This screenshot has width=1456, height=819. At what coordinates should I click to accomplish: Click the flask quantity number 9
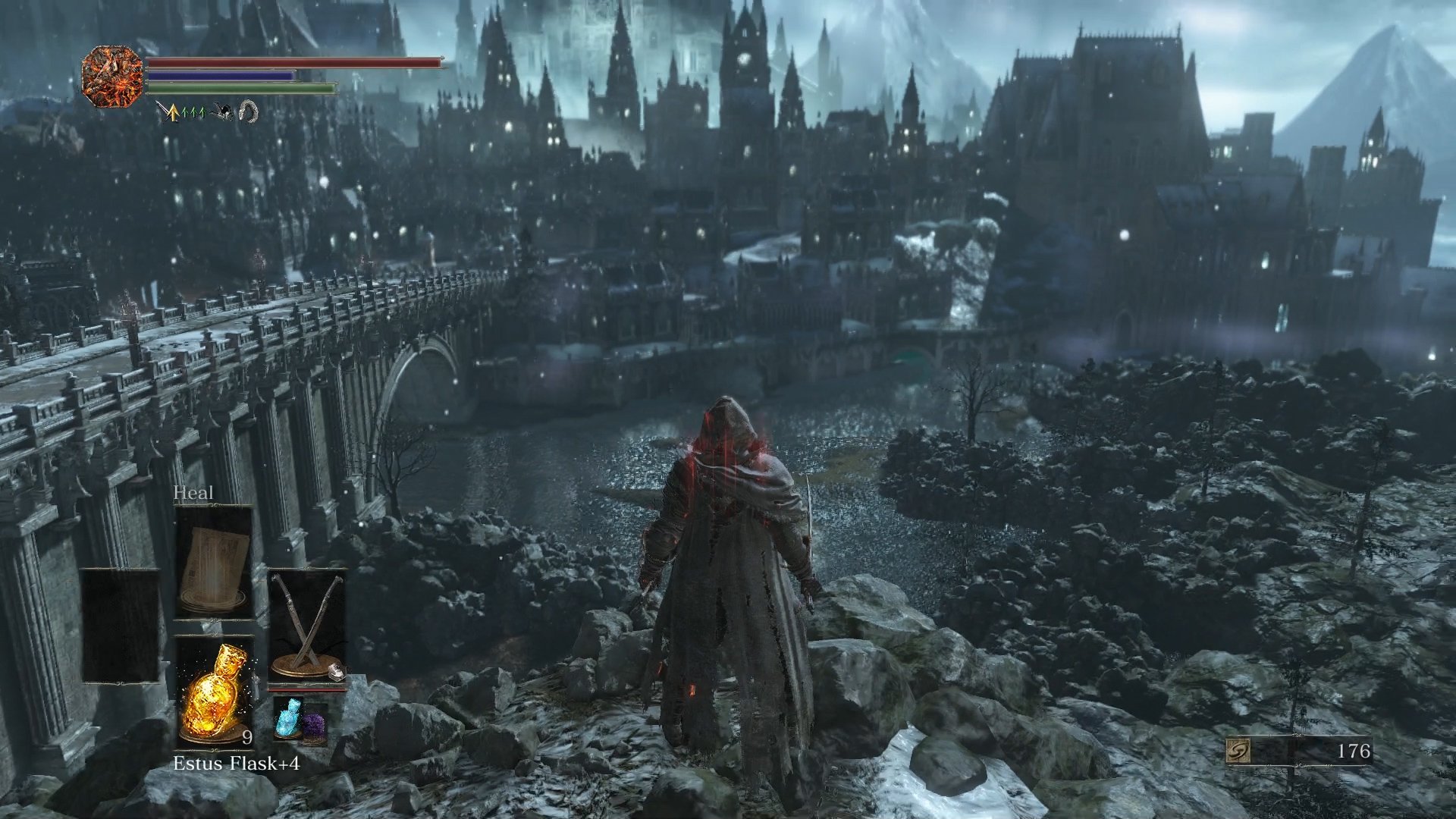click(x=248, y=736)
